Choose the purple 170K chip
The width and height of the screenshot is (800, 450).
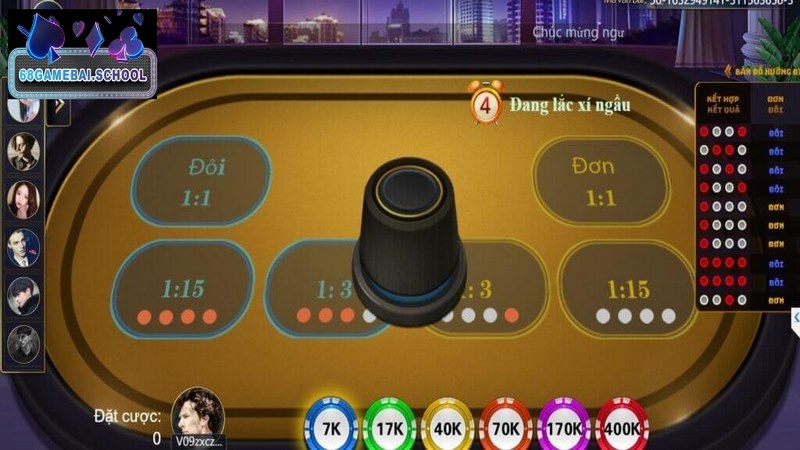coord(565,426)
